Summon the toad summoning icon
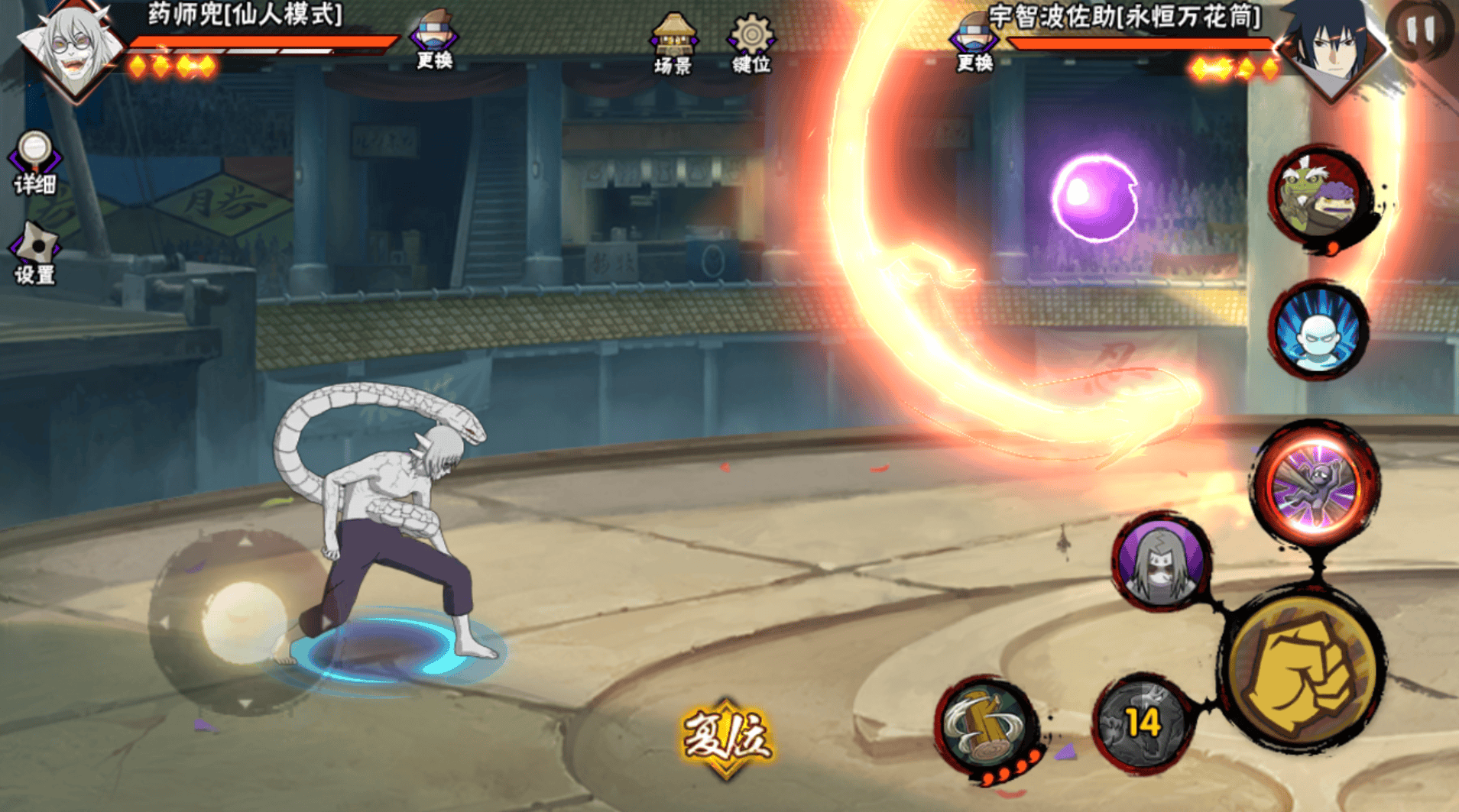The height and width of the screenshot is (812, 1459). 1321,196
